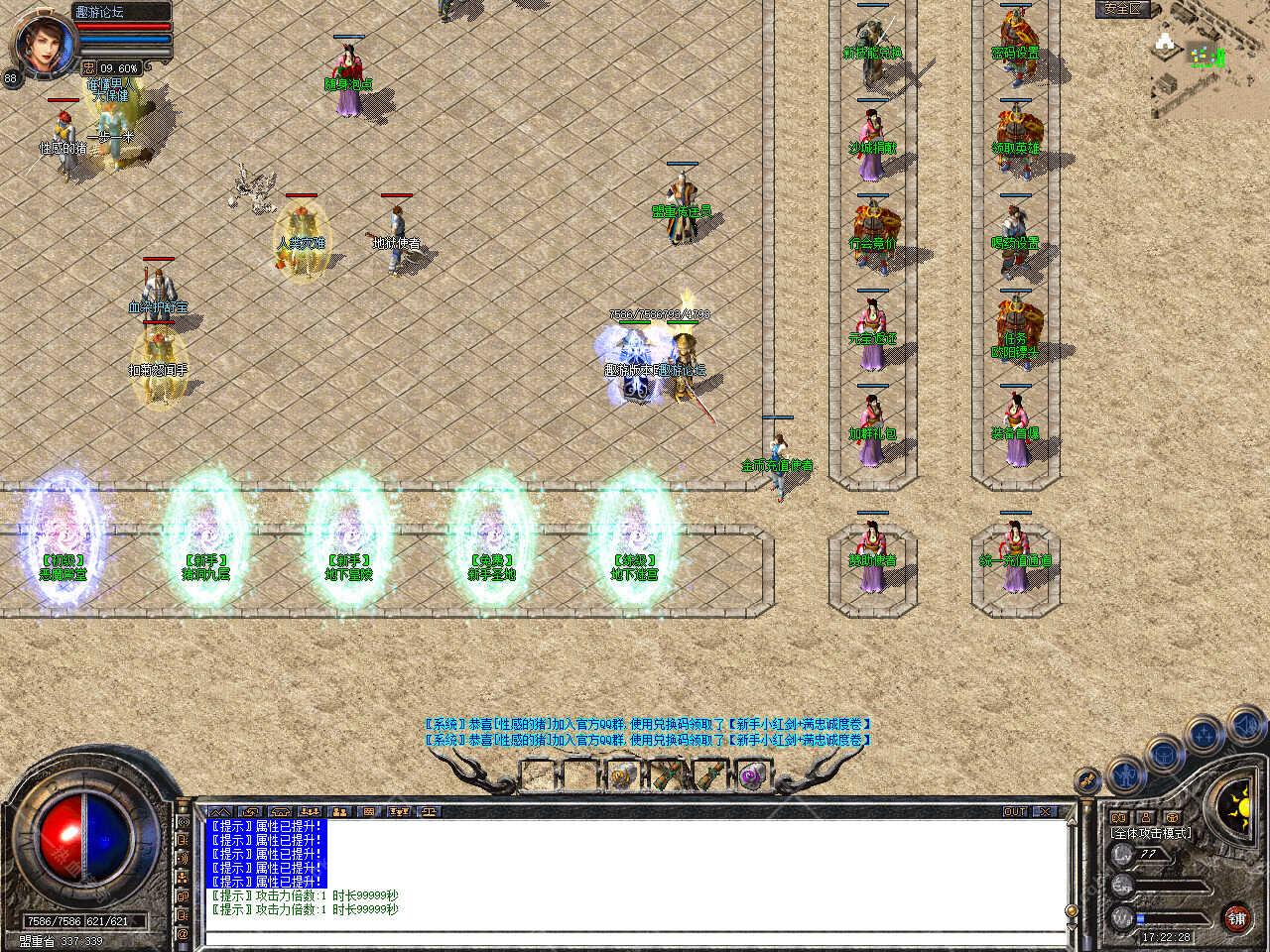Open the bag inventory round button
The height and width of the screenshot is (952, 1270).
point(1164,755)
